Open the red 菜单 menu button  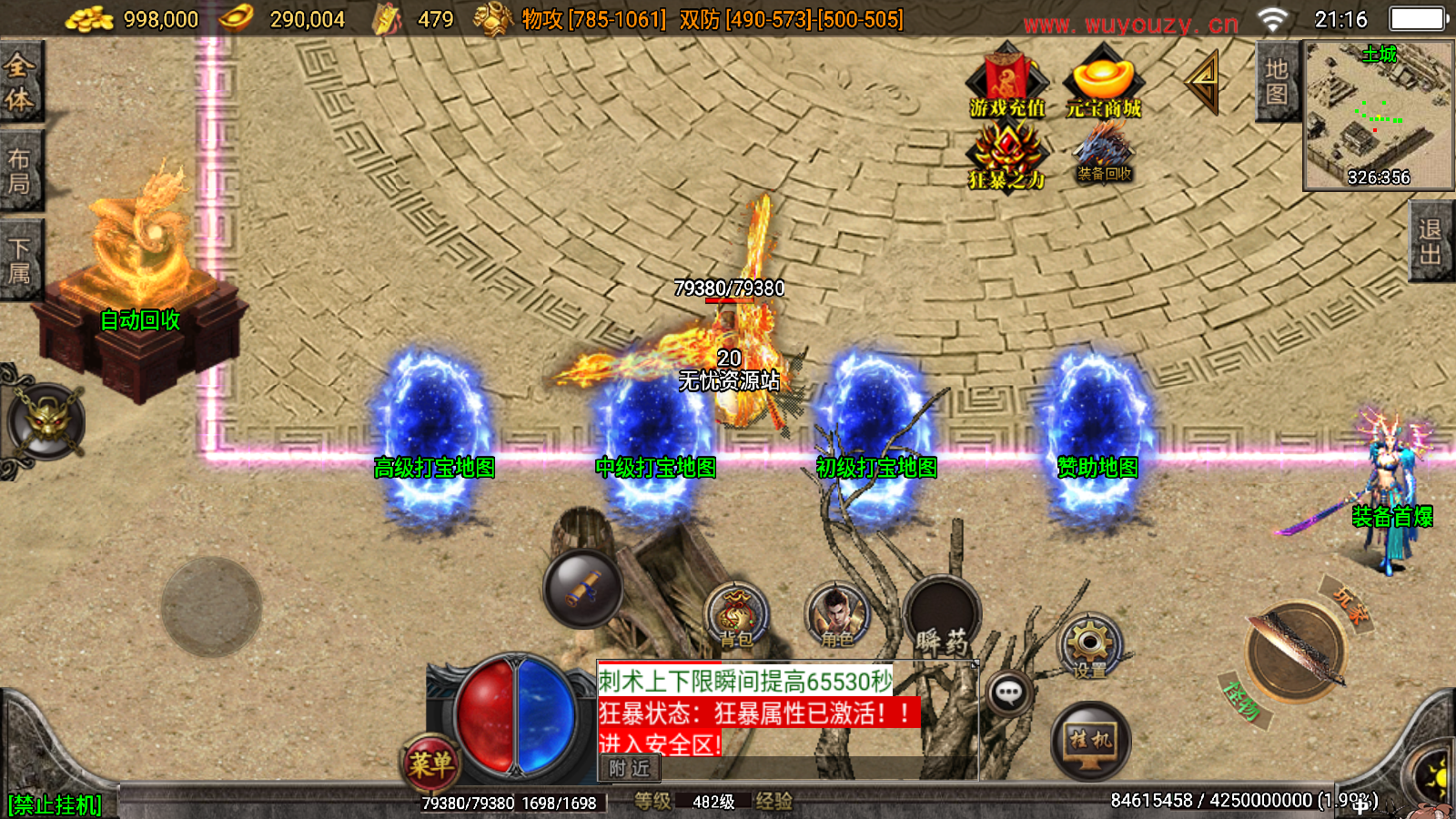click(430, 763)
